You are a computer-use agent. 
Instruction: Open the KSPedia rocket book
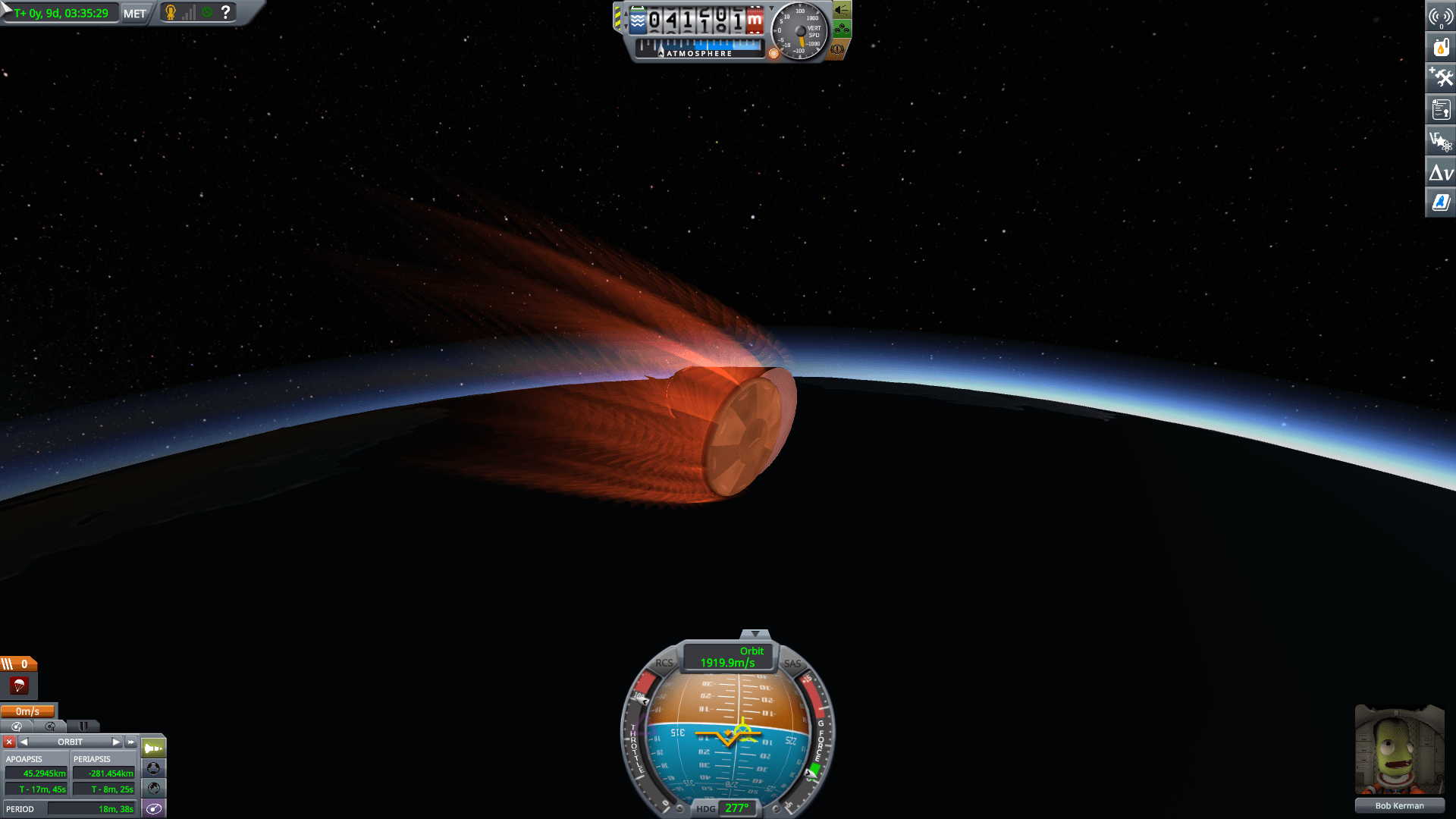tap(1440, 202)
